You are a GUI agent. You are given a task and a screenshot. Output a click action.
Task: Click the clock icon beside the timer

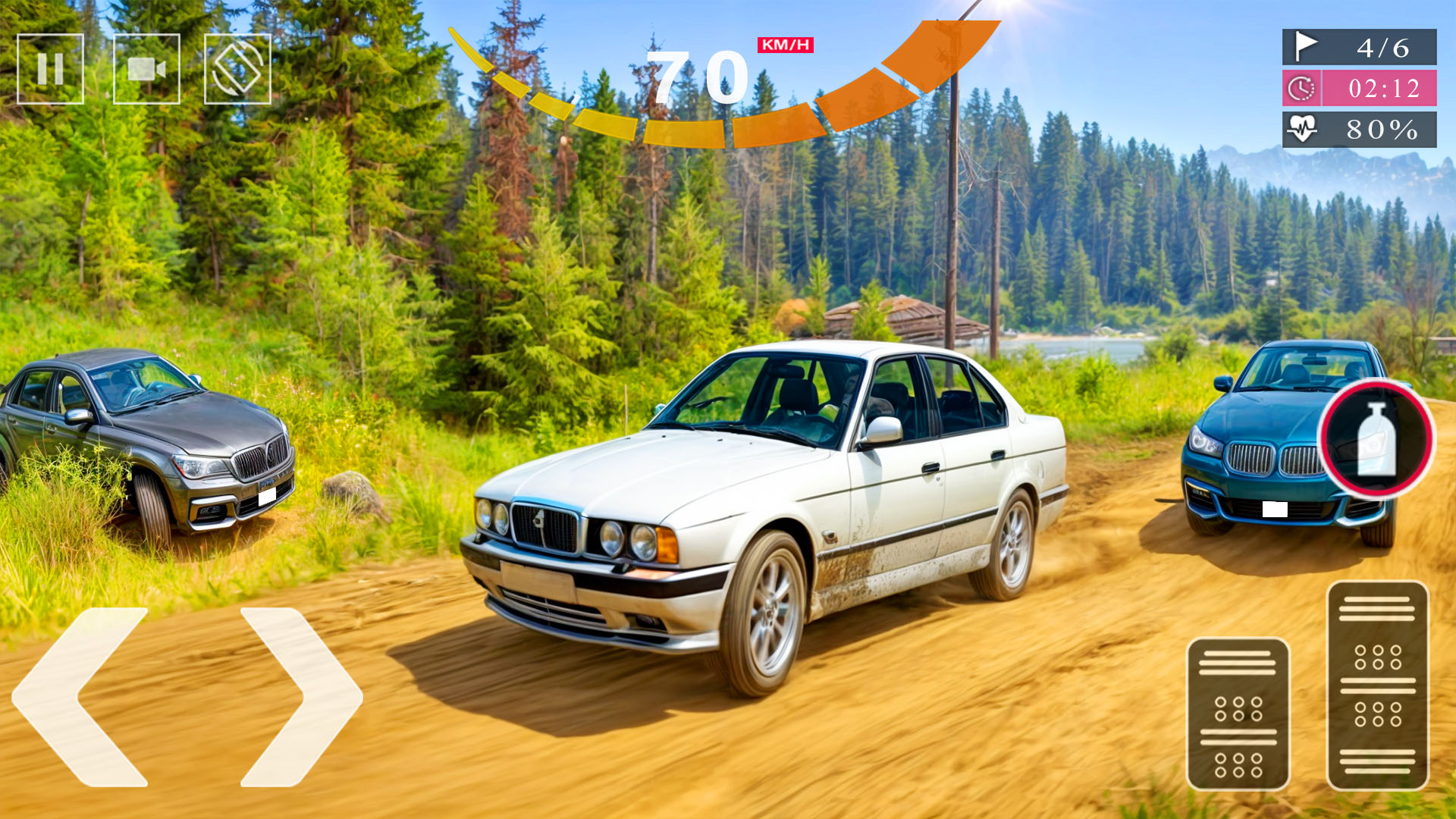[x=1301, y=89]
